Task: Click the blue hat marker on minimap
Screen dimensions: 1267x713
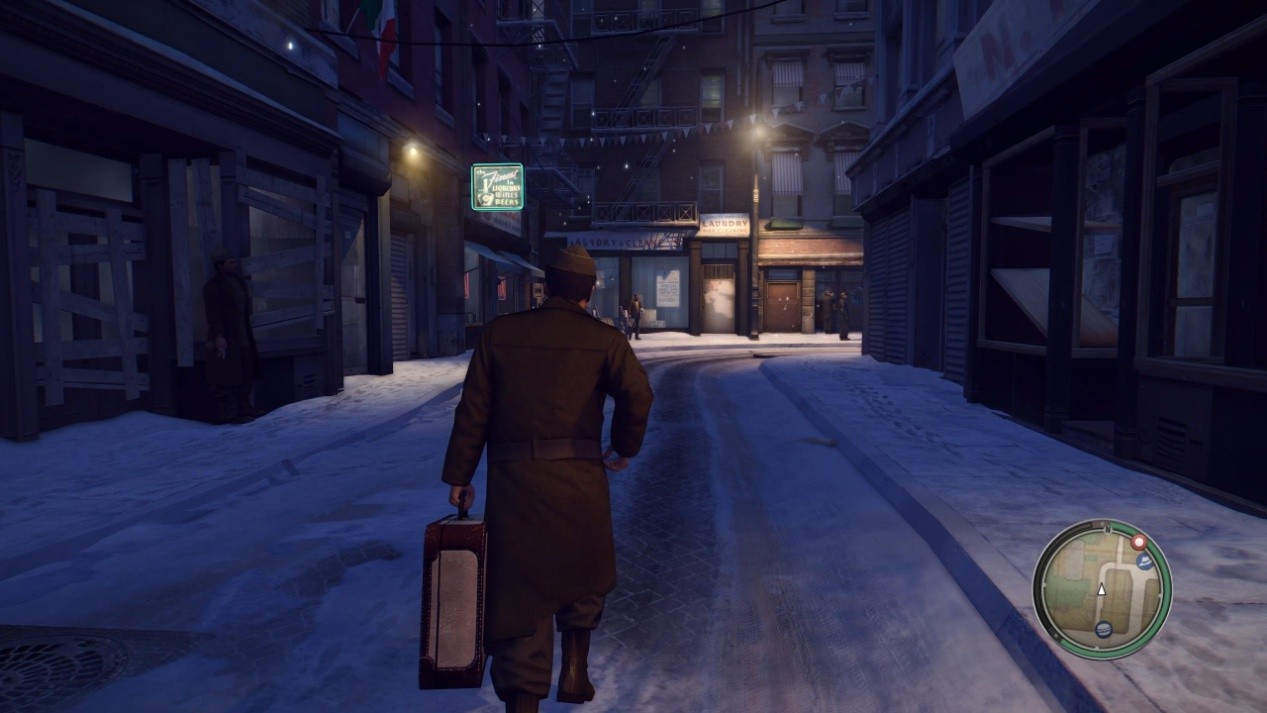Action: tap(1144, 562)
